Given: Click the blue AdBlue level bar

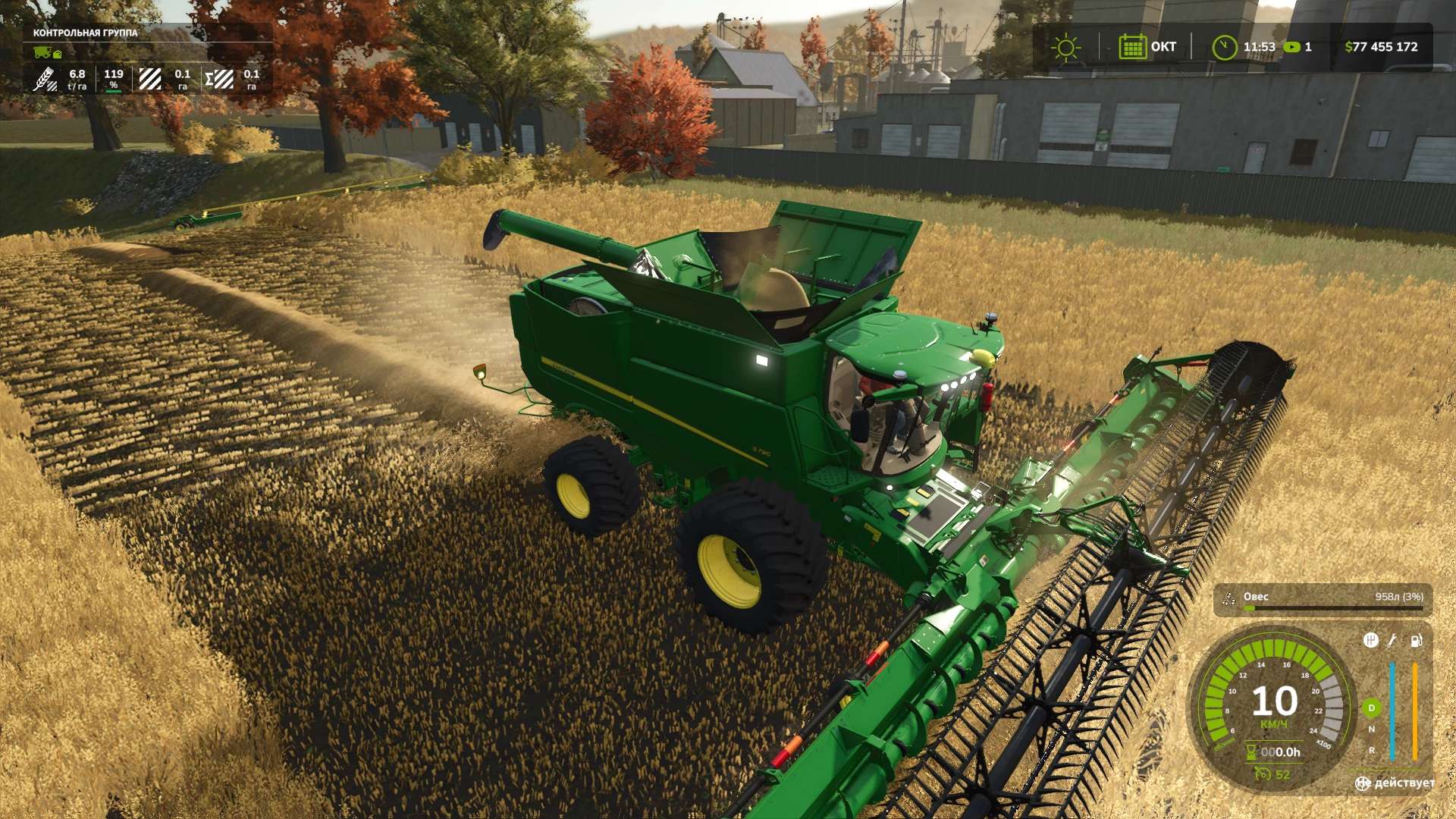Looking at the screenshot, I should (x=1392, y=711).
